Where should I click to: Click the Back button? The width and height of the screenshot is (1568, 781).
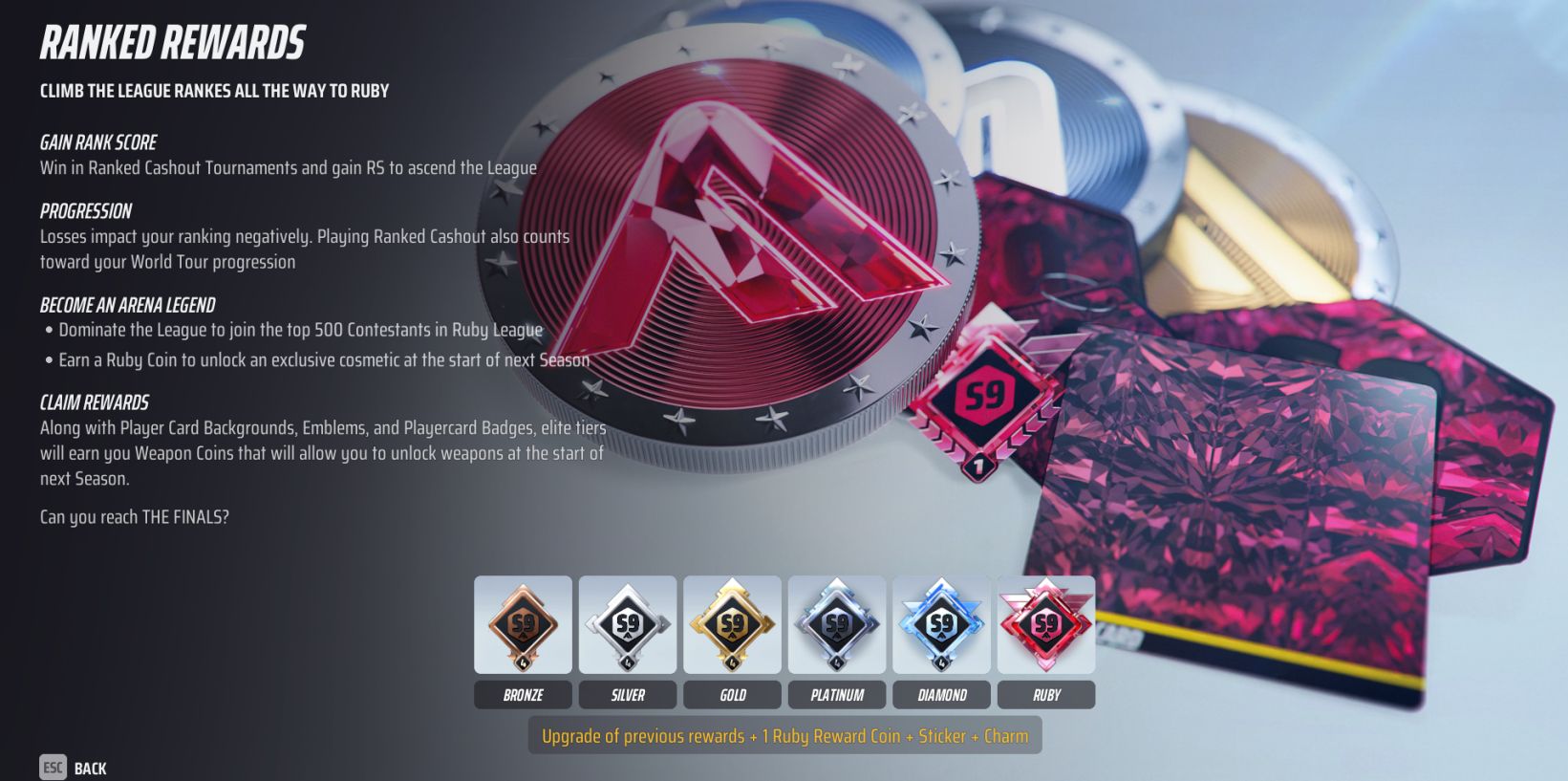pyautogui.click(x=91, y=768)
